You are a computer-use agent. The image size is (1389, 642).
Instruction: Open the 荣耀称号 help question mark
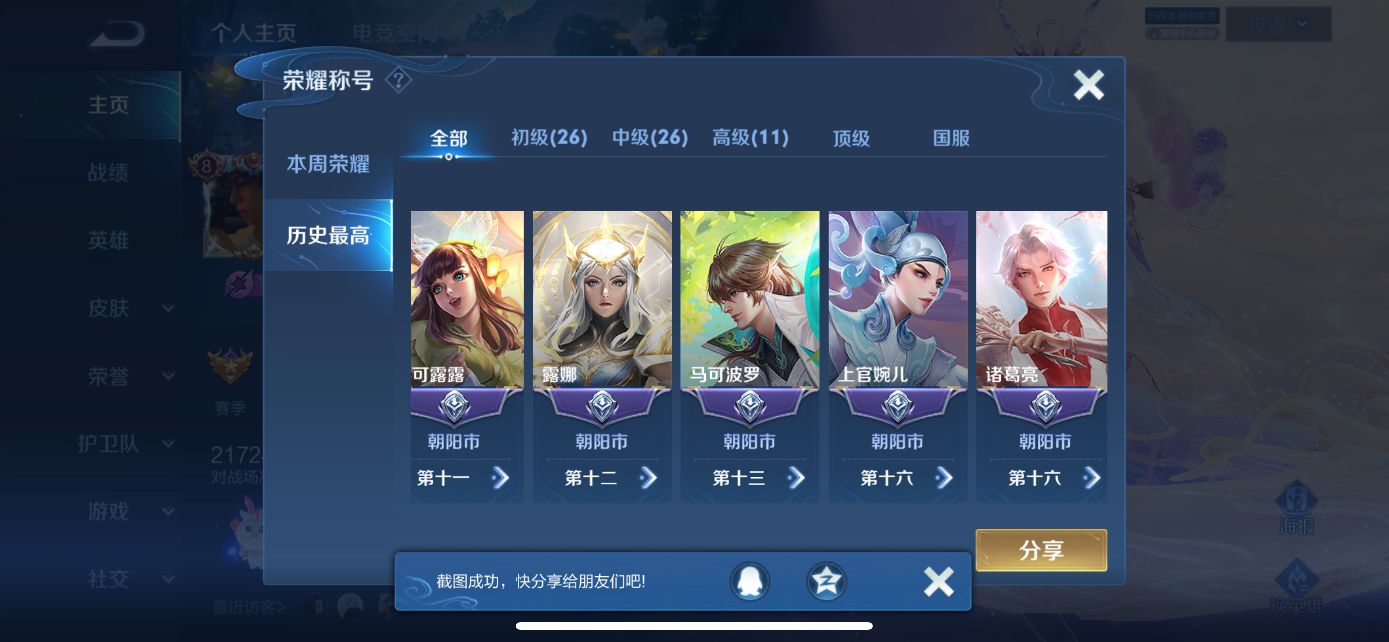pos(398,80)
